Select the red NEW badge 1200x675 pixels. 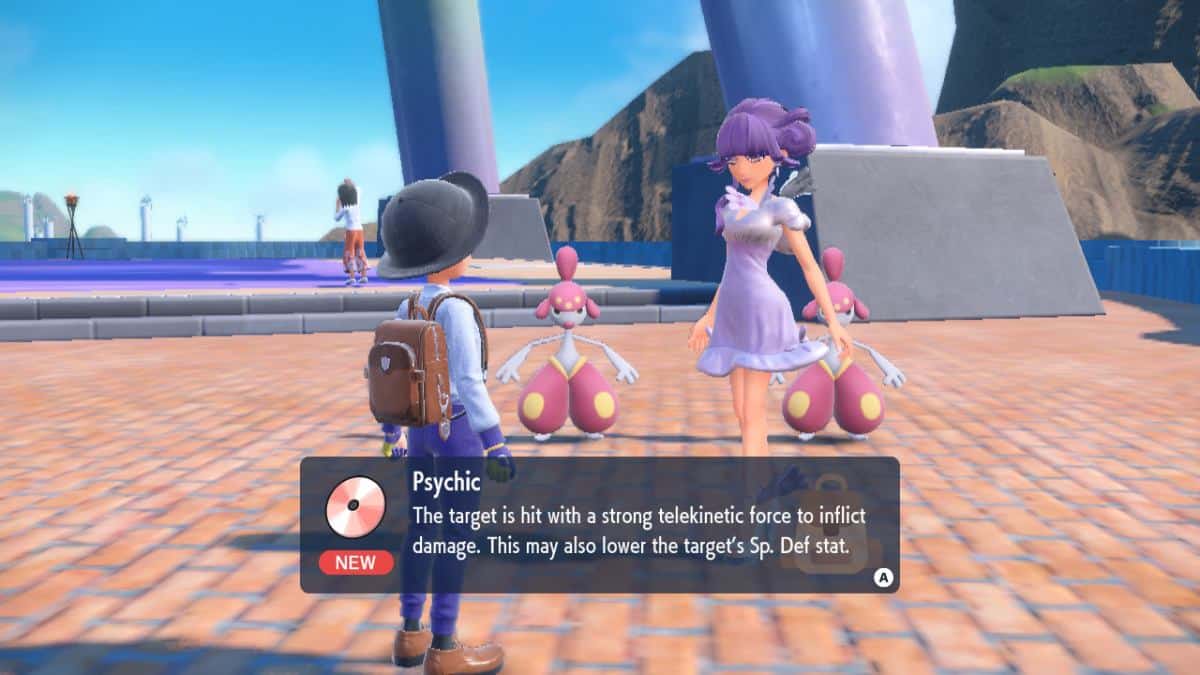[x=356, y=562]
